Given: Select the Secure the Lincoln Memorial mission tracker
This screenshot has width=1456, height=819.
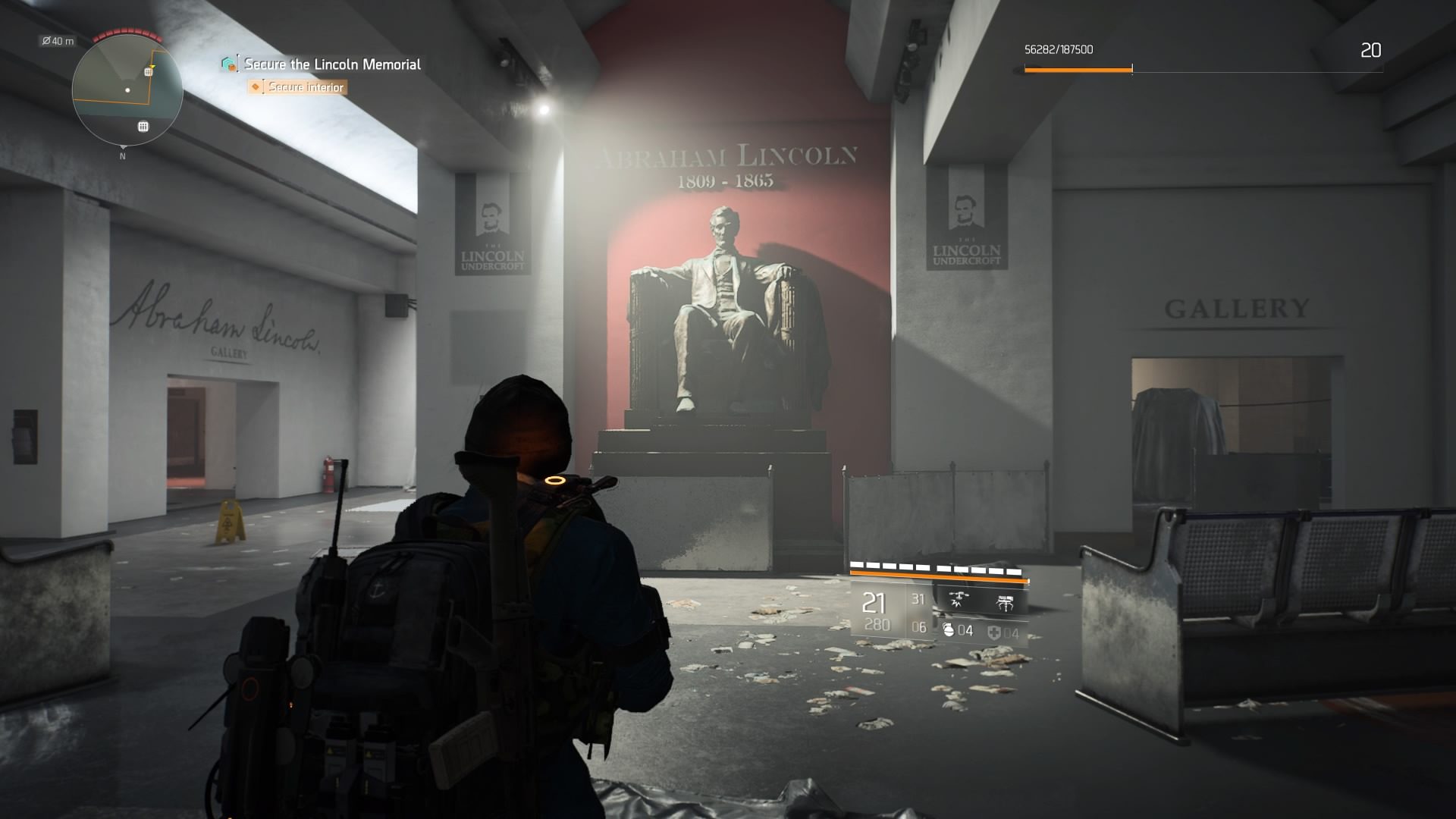Looking at the screenshot, I should tap(331, 64).
